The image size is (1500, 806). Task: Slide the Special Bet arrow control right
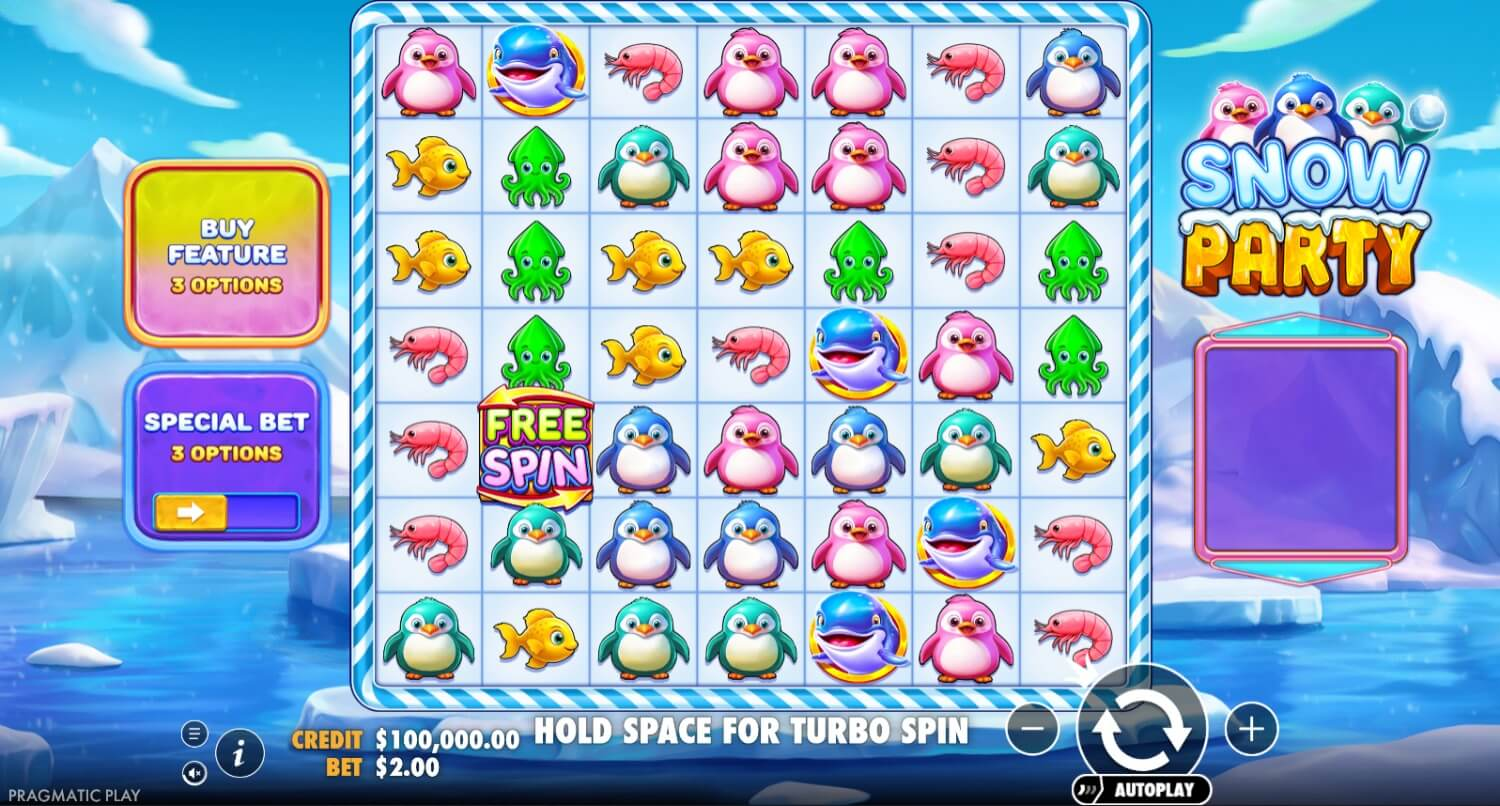click(x=191, y=513)
